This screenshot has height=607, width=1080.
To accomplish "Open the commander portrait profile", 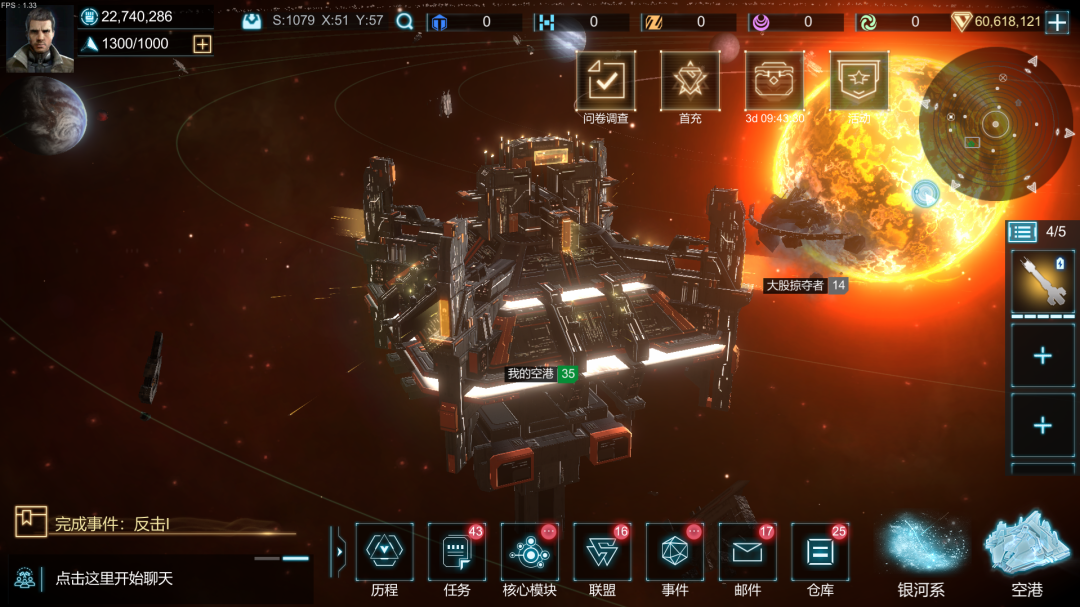I will [x=40, y=39].
